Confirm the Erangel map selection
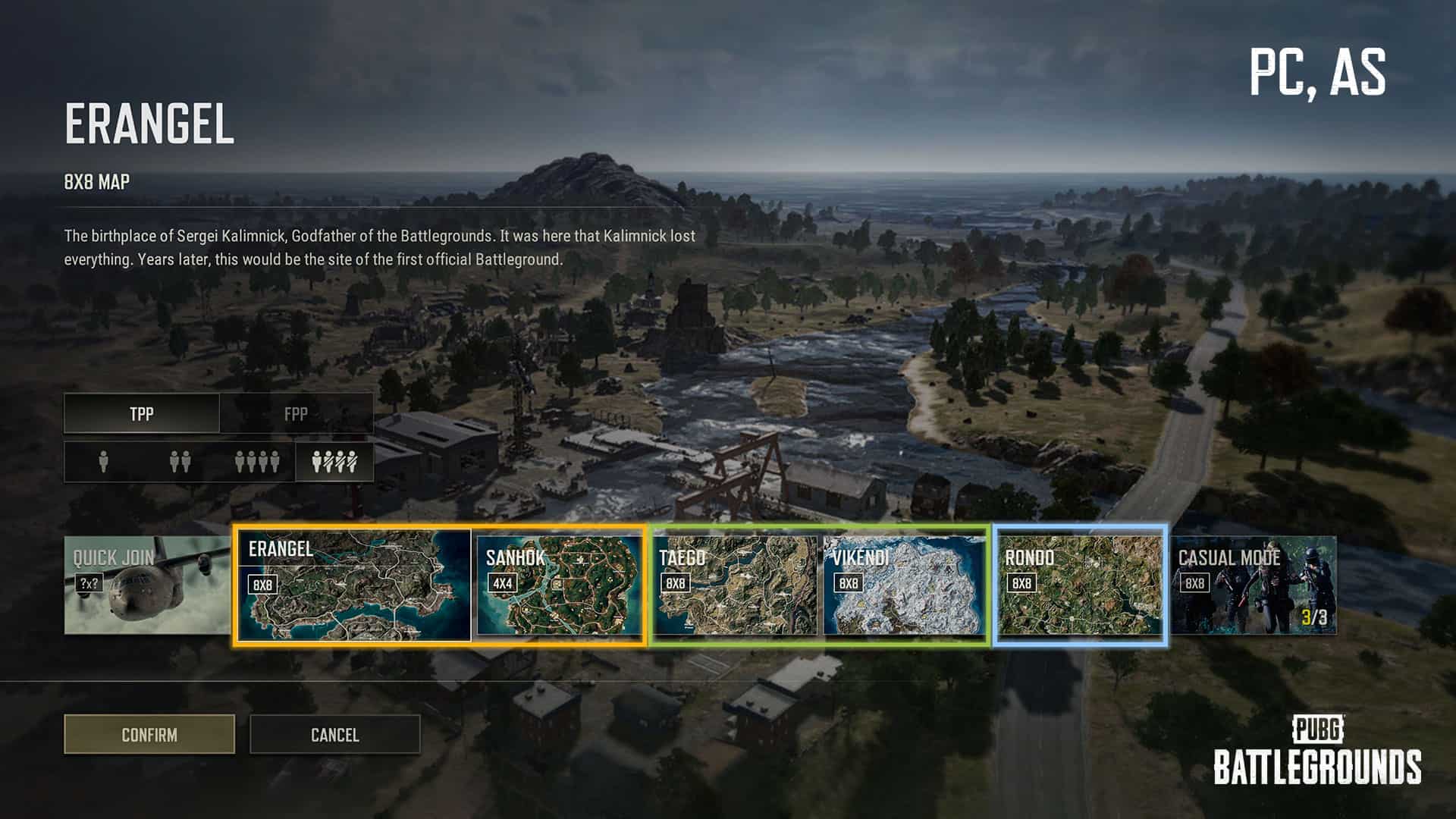Viewport: 1456px width, 819px height. [x=149, y=734]
